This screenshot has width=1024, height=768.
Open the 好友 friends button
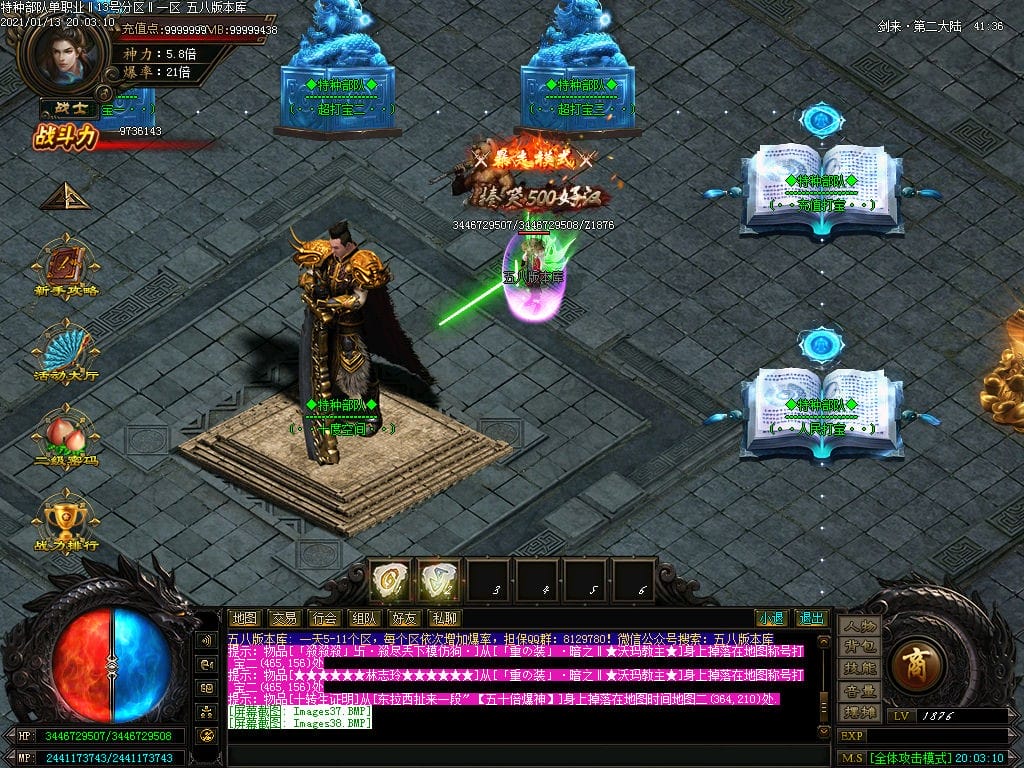pyautogui.click(x=404, y=618)
